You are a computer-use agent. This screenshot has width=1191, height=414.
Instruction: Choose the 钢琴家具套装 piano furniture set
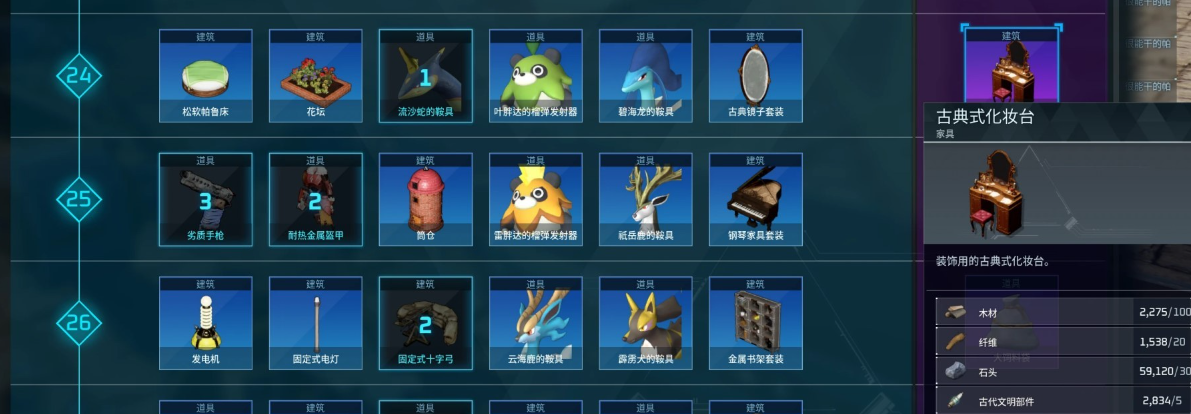coord(755,200)
